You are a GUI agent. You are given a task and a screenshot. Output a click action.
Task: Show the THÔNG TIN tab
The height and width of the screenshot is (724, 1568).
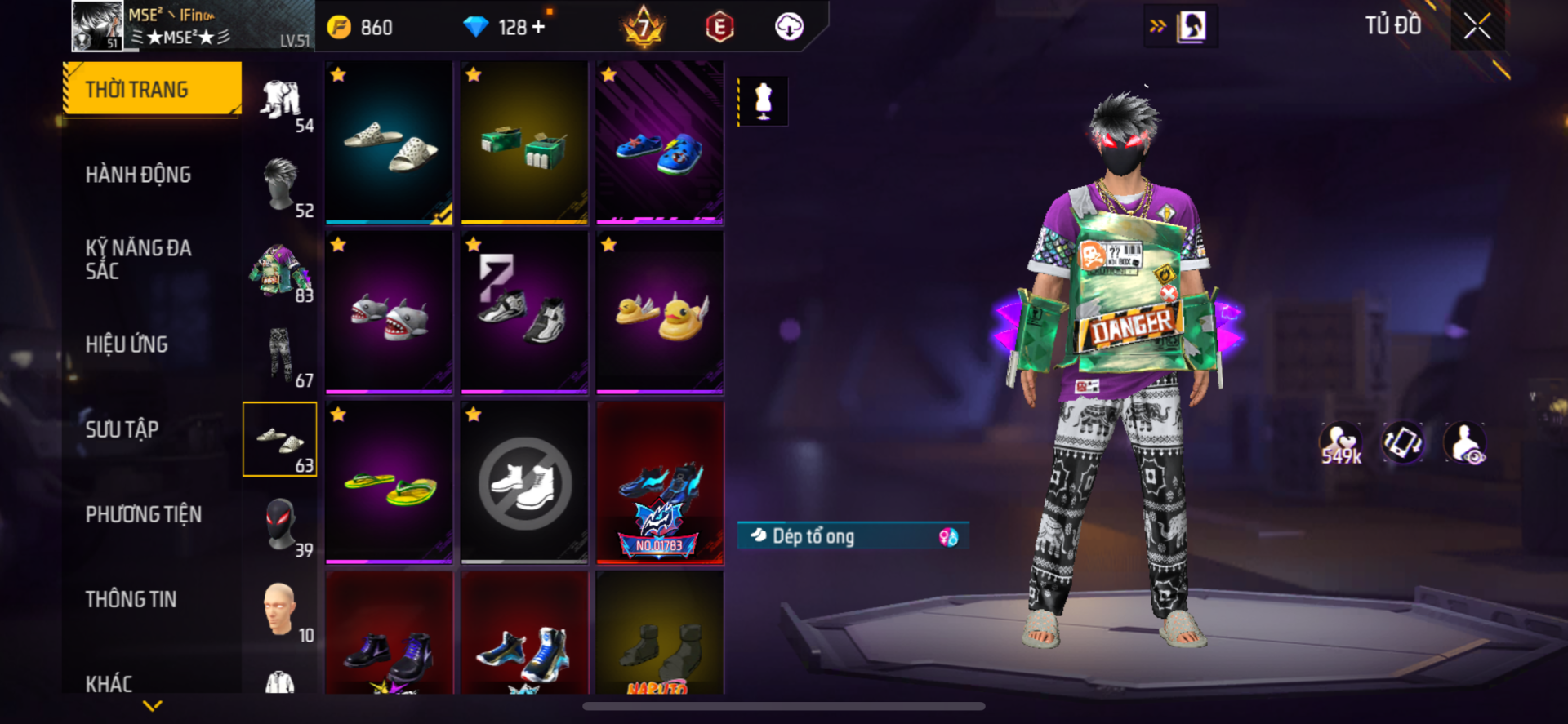coord(131,599)
